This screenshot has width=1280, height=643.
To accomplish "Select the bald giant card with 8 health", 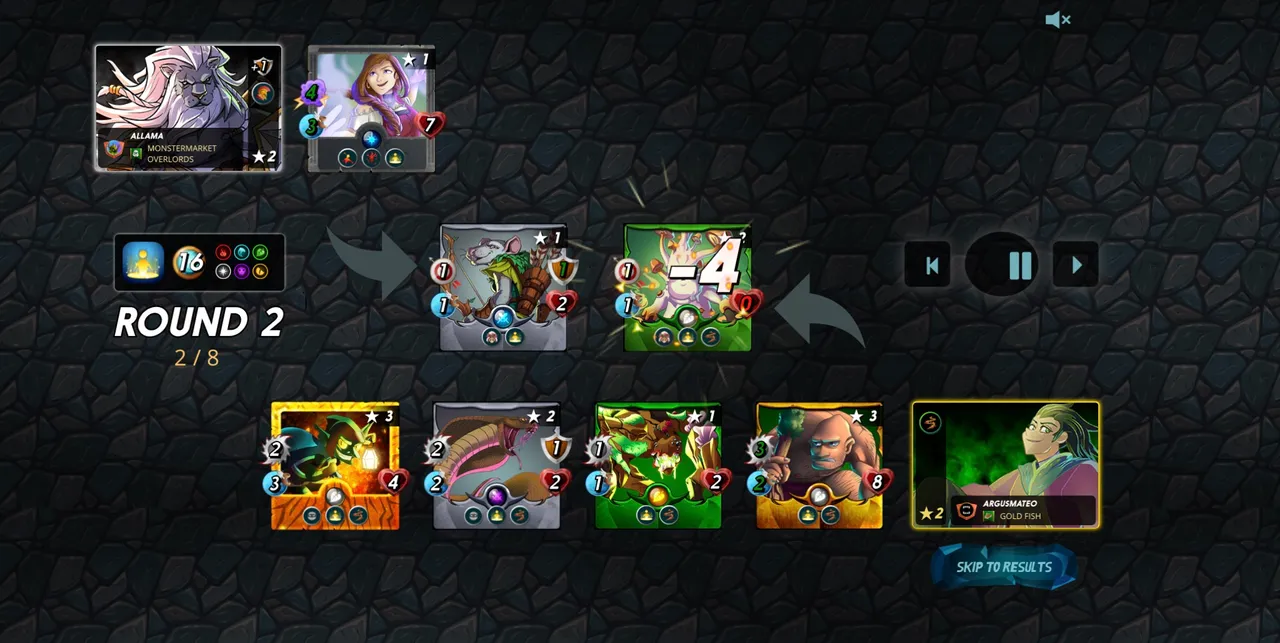I will (x=819, y=465).
